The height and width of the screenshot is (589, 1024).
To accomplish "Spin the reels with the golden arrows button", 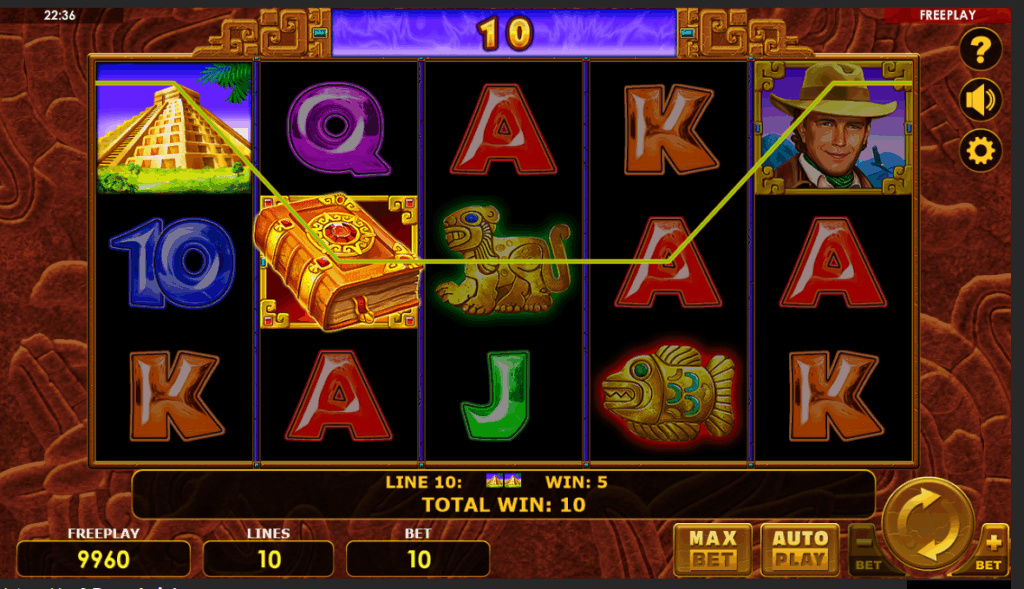I will (x=928, y=524).
